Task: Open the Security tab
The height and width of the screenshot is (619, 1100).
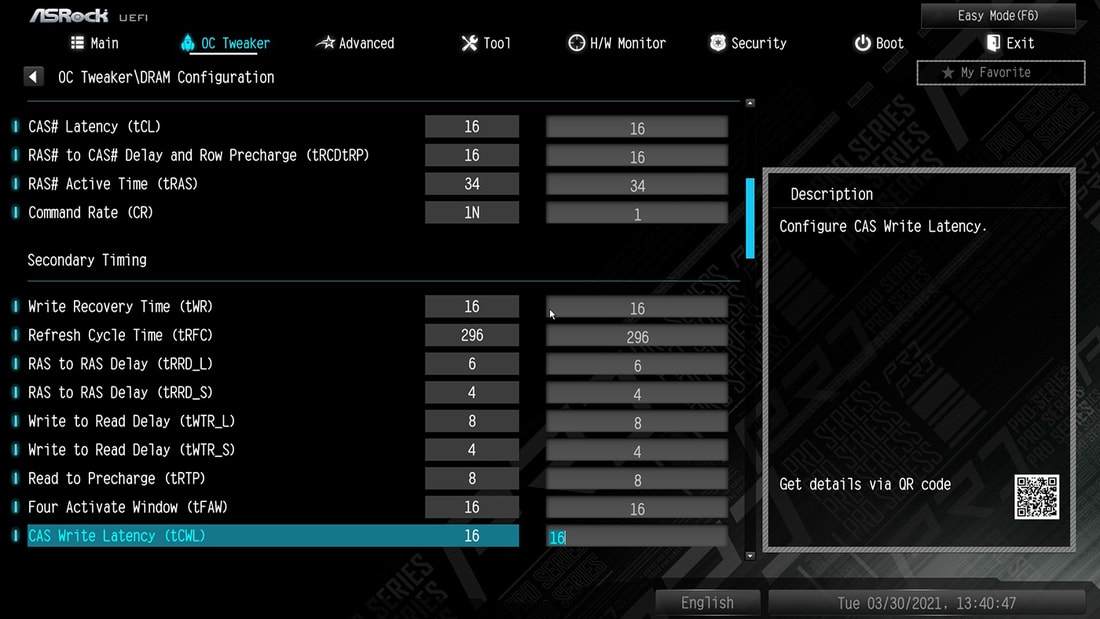Action: pos(748,43)
